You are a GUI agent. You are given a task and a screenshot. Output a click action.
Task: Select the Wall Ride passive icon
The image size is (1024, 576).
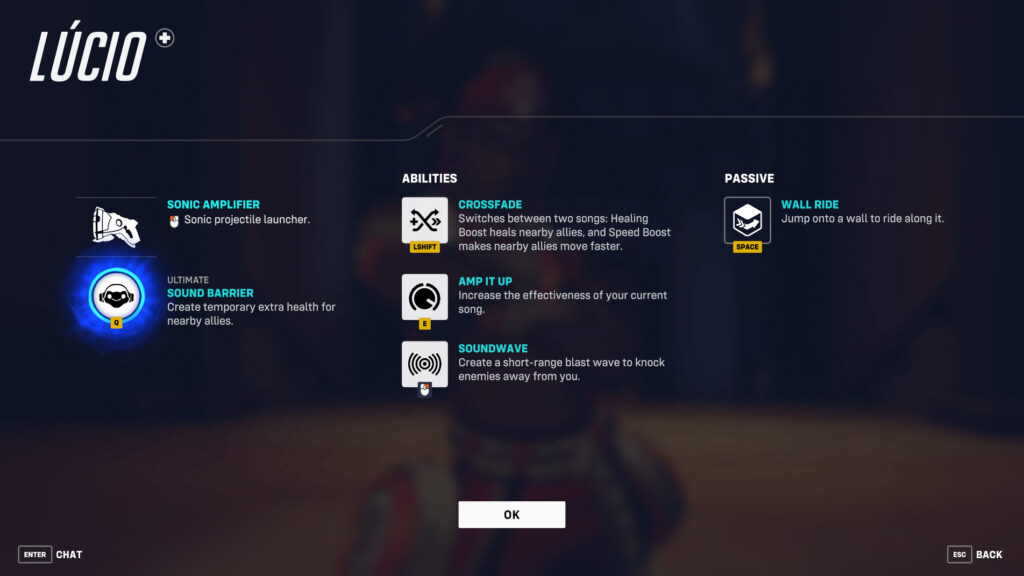click(747, 220)
